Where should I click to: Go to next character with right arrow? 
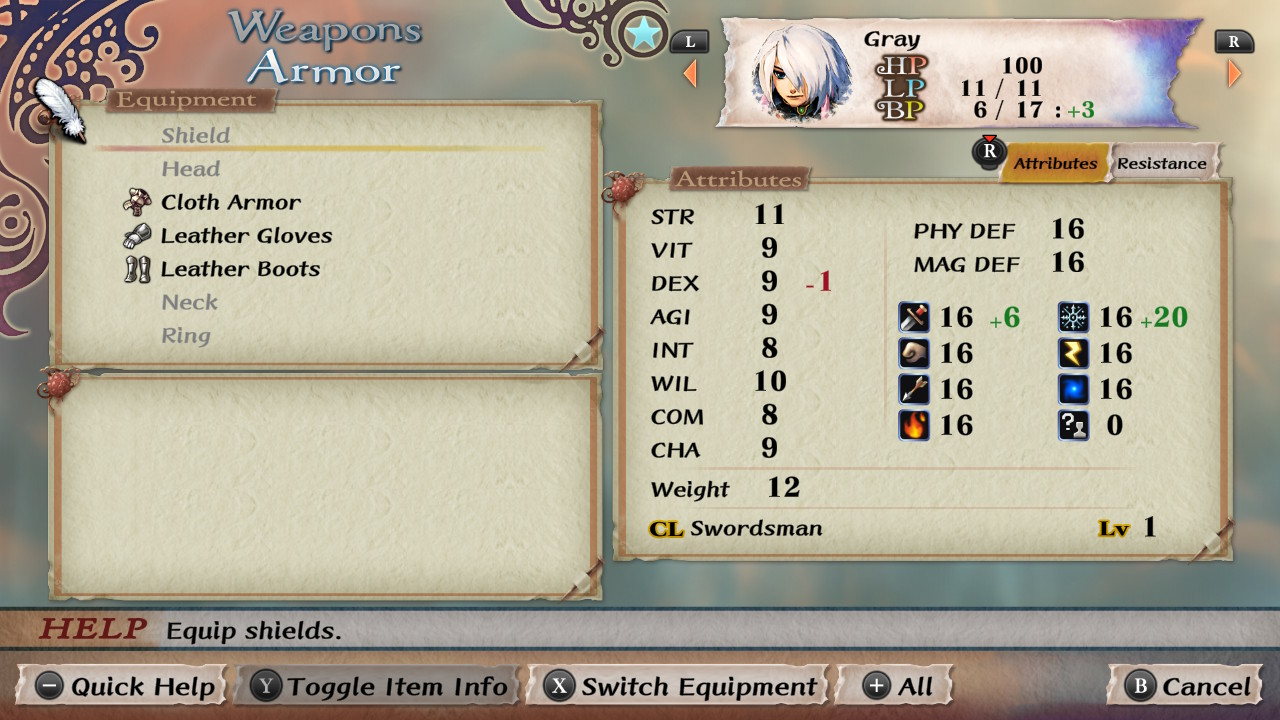(x=1235, y=73)
